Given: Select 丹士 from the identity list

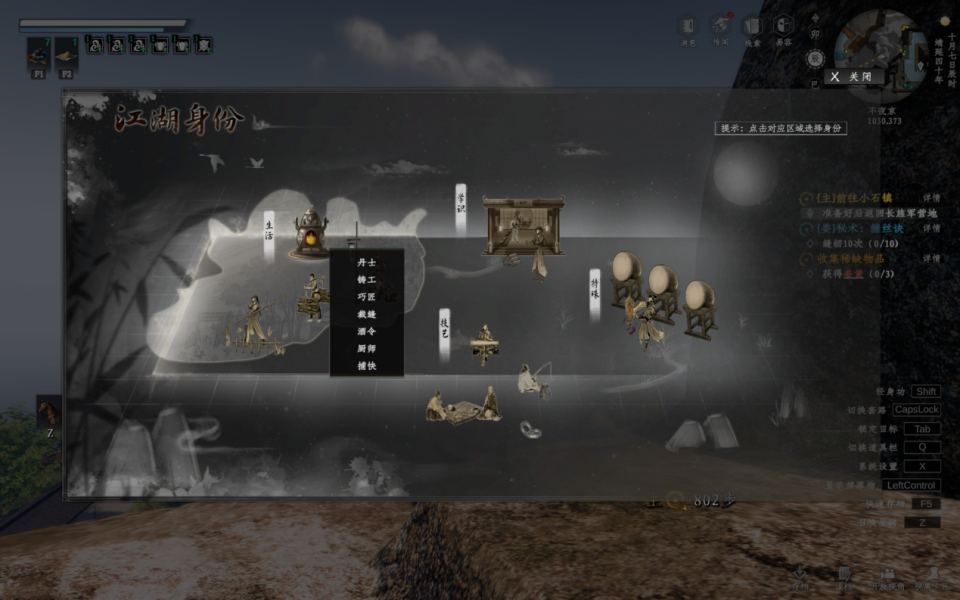Looking at the screenshot, I should tap(366, 263).
